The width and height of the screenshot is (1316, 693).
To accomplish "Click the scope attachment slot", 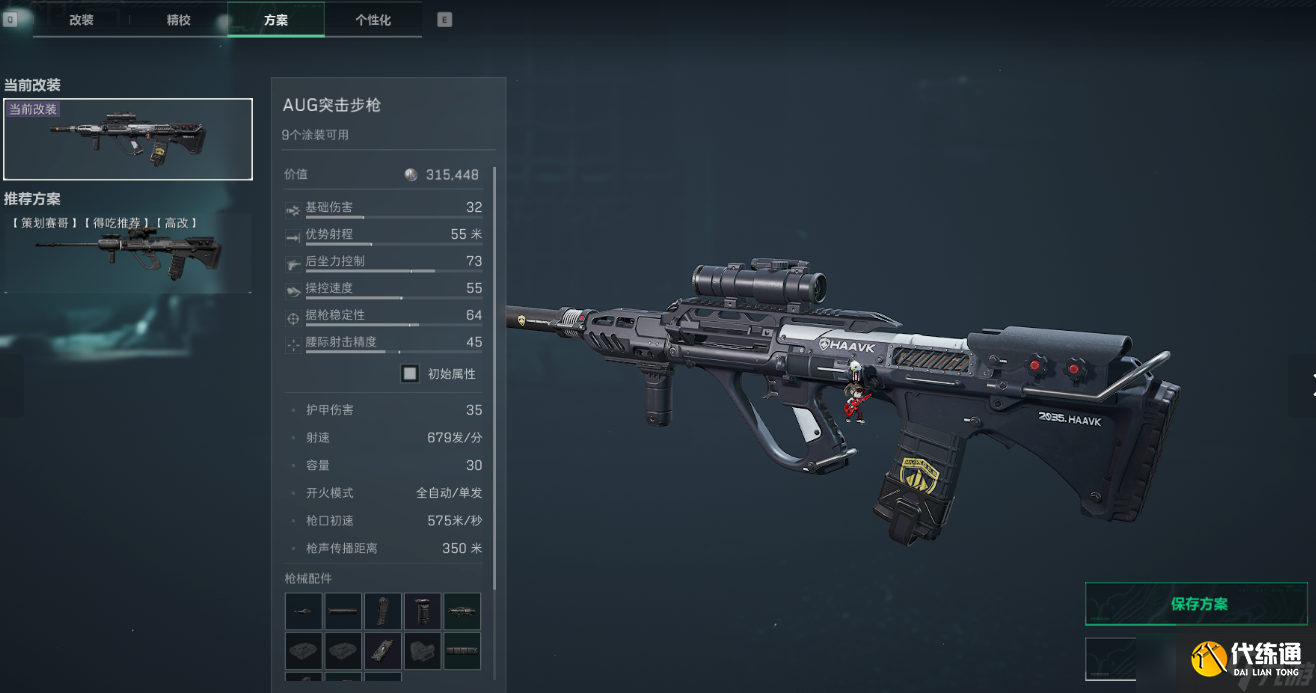I will 462,611.
